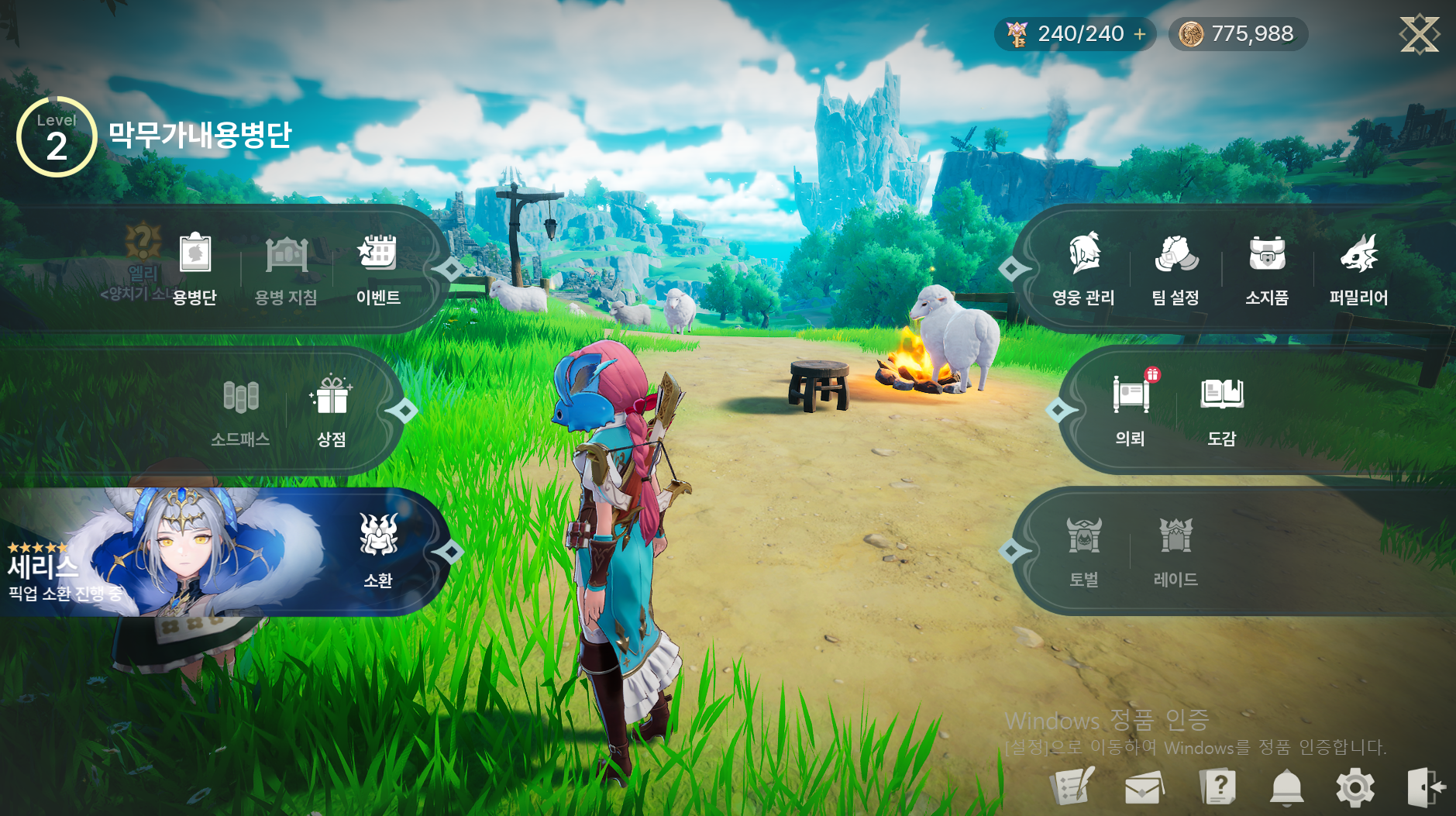Open the 도감 encyclopedia book
Screen dimensions: 1456x816
tap(1222, 408)
